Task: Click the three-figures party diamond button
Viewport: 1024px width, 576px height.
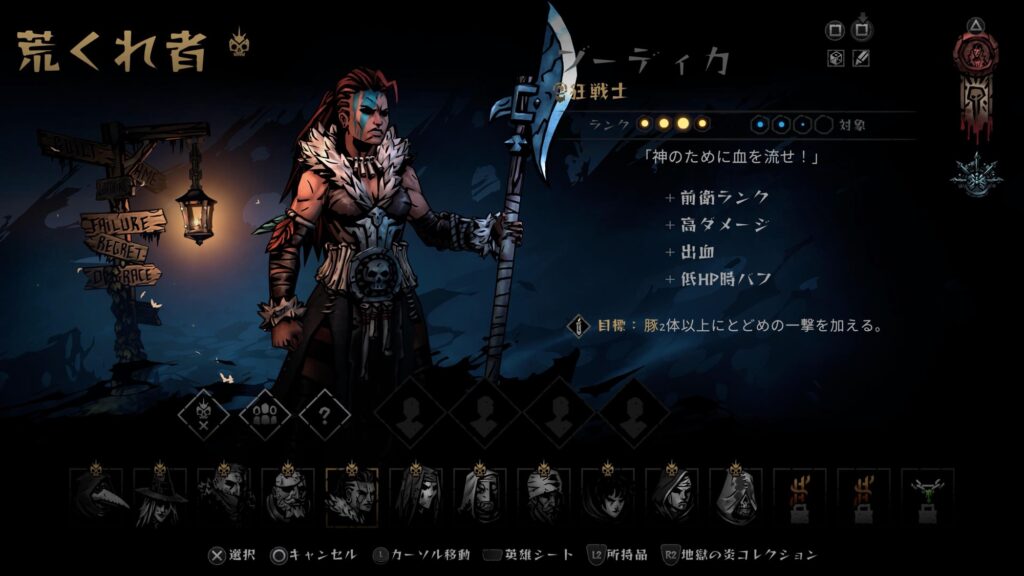Action: 265,414
